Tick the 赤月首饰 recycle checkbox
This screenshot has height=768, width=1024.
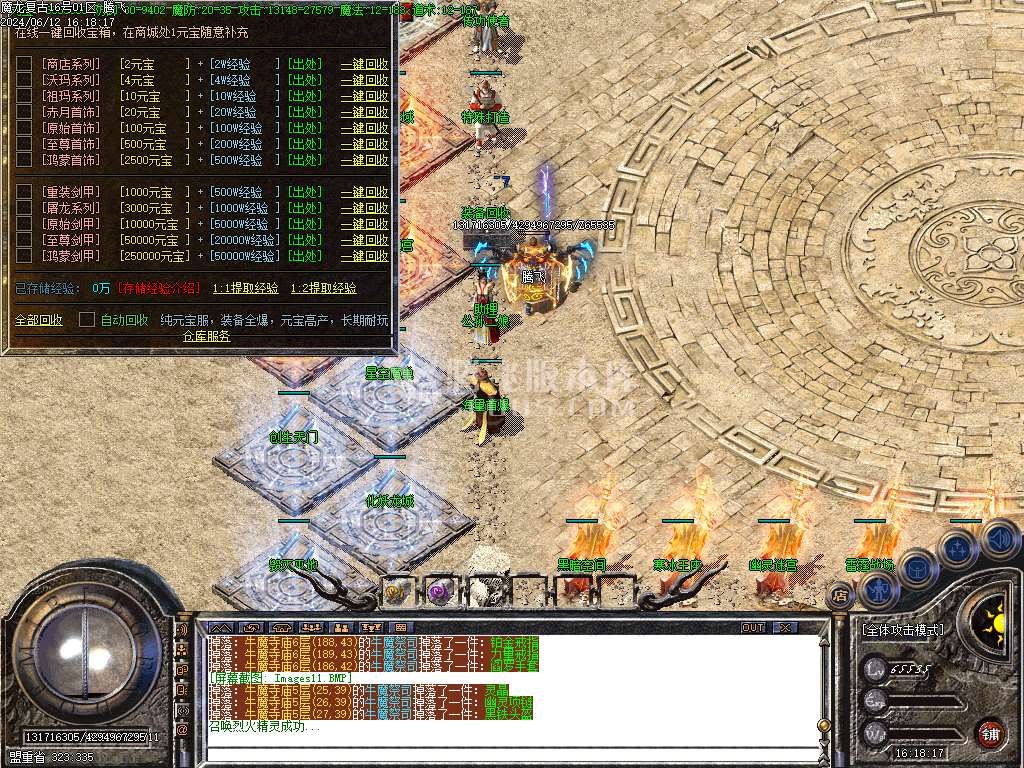pos(24,112)
